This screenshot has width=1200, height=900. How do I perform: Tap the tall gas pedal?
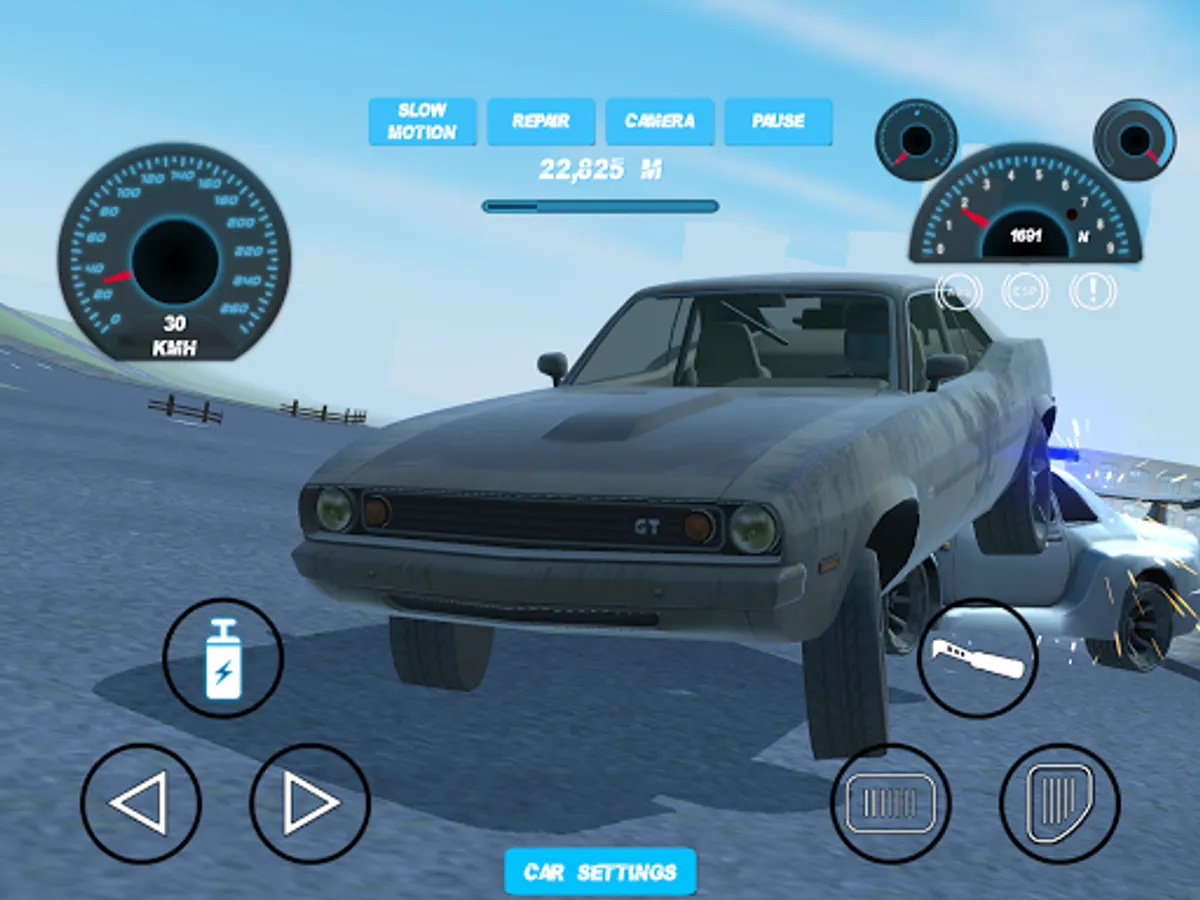[1060, 803]
